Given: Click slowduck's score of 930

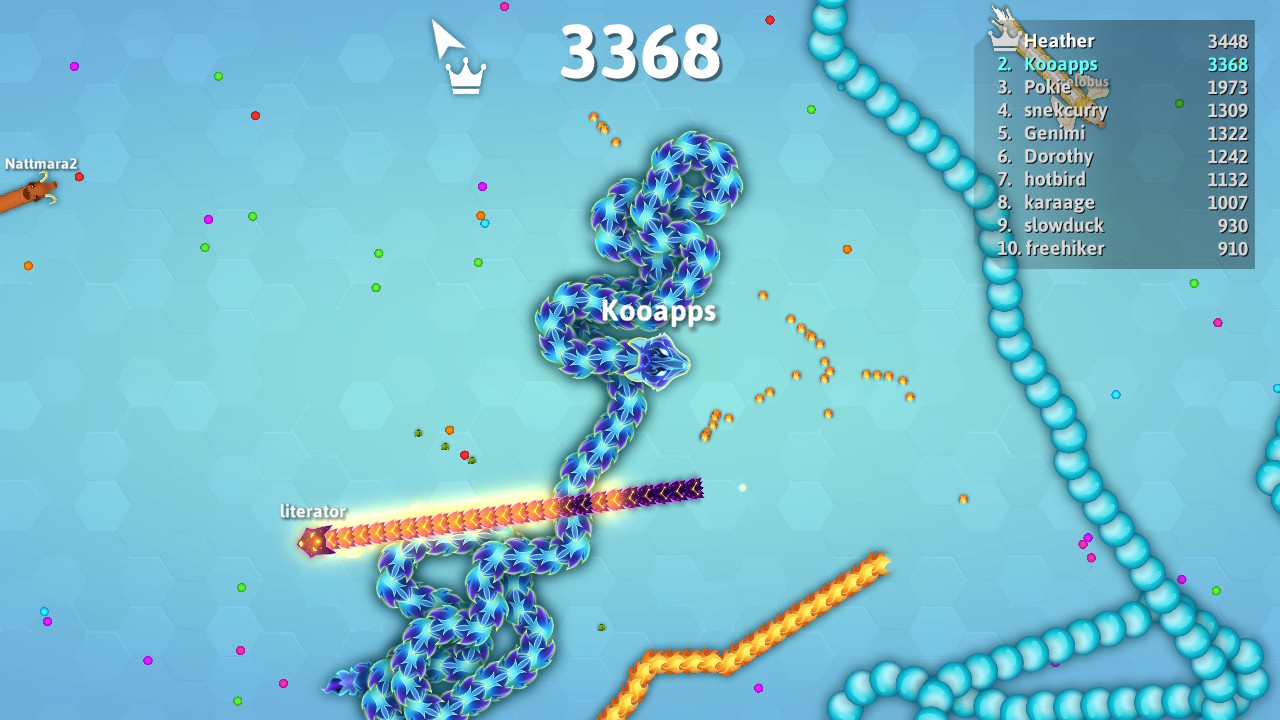Looking at the screenshot, I should pos(1235,226).
